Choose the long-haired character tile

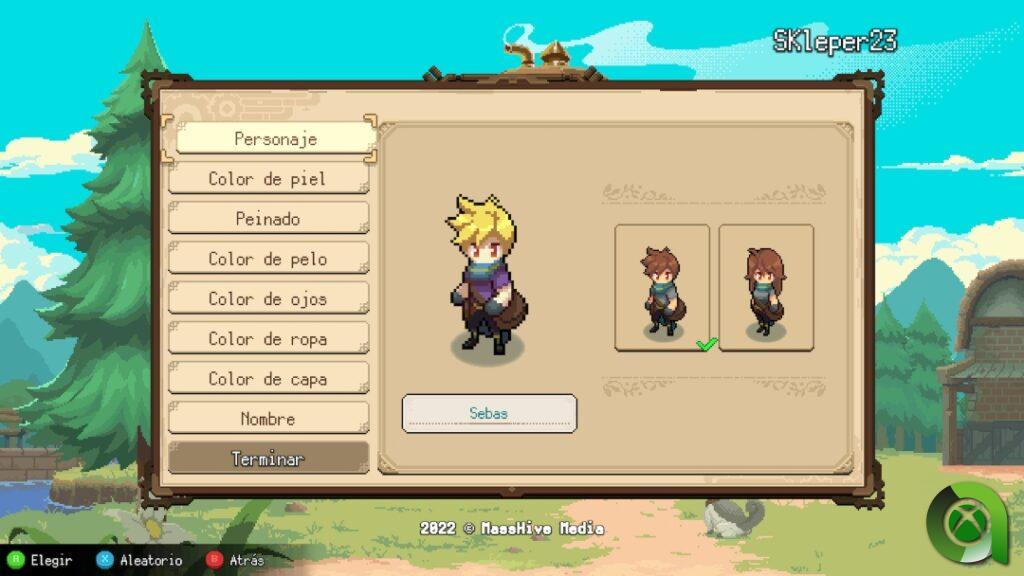pos(766,287)
